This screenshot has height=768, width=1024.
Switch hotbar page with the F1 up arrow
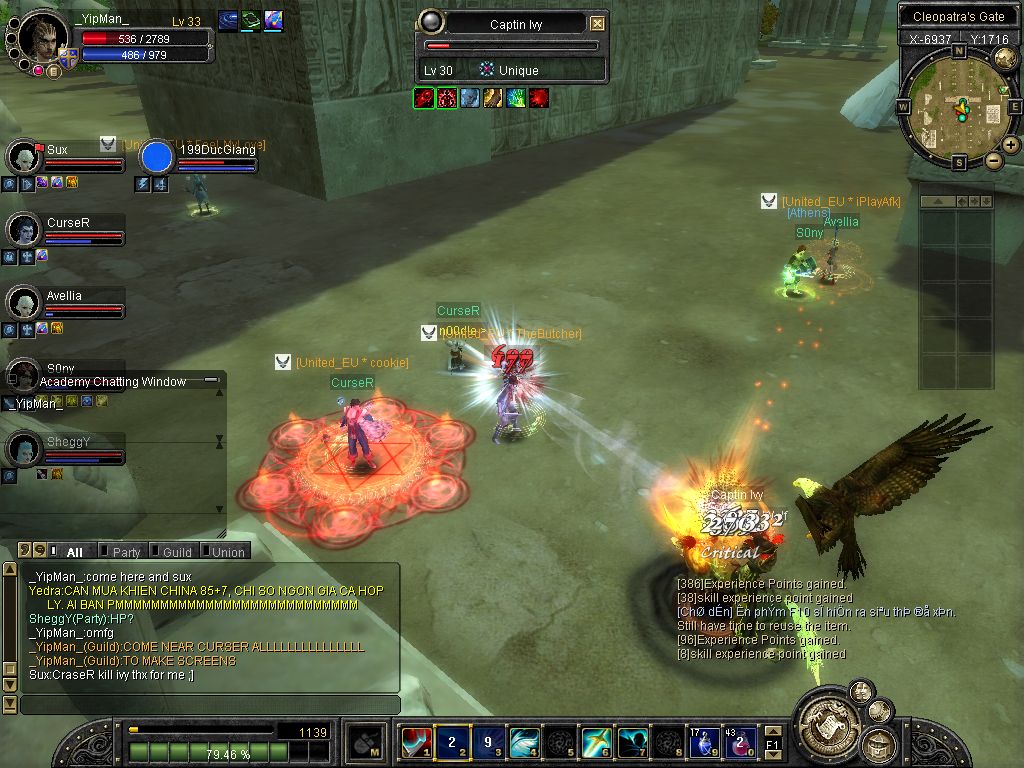point(772,731)
